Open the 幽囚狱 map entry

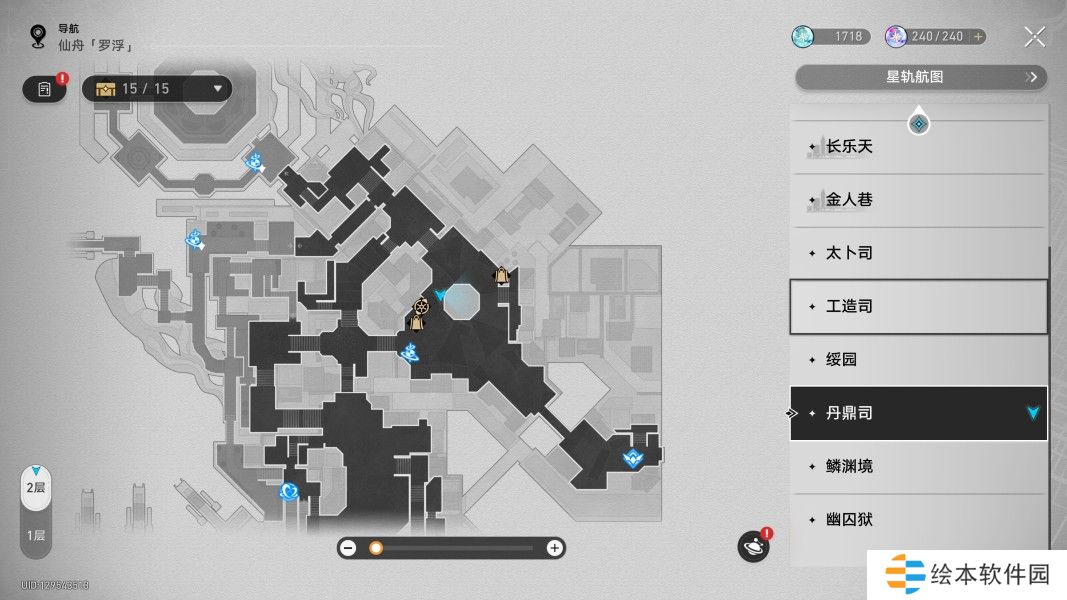(x=918, y=519)
